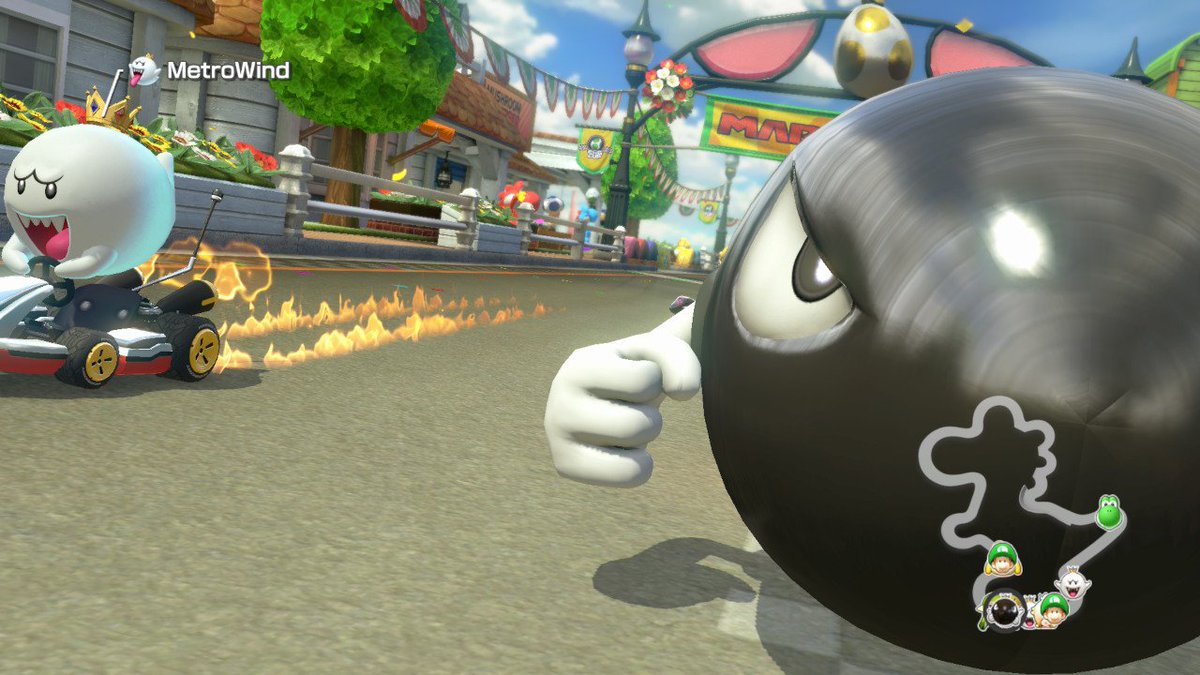Screen dimensions: 1200x675
Task: Select the MetroWind player name tag
Action: pos(227,71)
